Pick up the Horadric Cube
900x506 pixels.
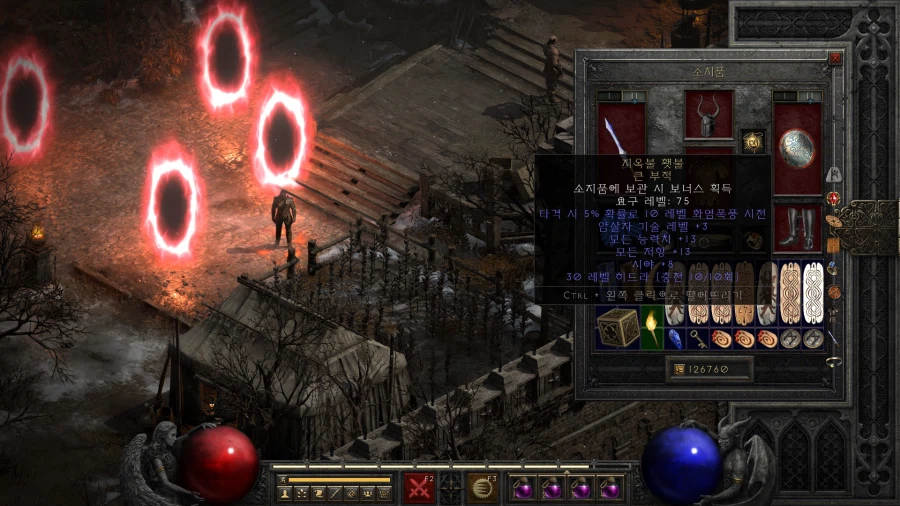point(618,327)
